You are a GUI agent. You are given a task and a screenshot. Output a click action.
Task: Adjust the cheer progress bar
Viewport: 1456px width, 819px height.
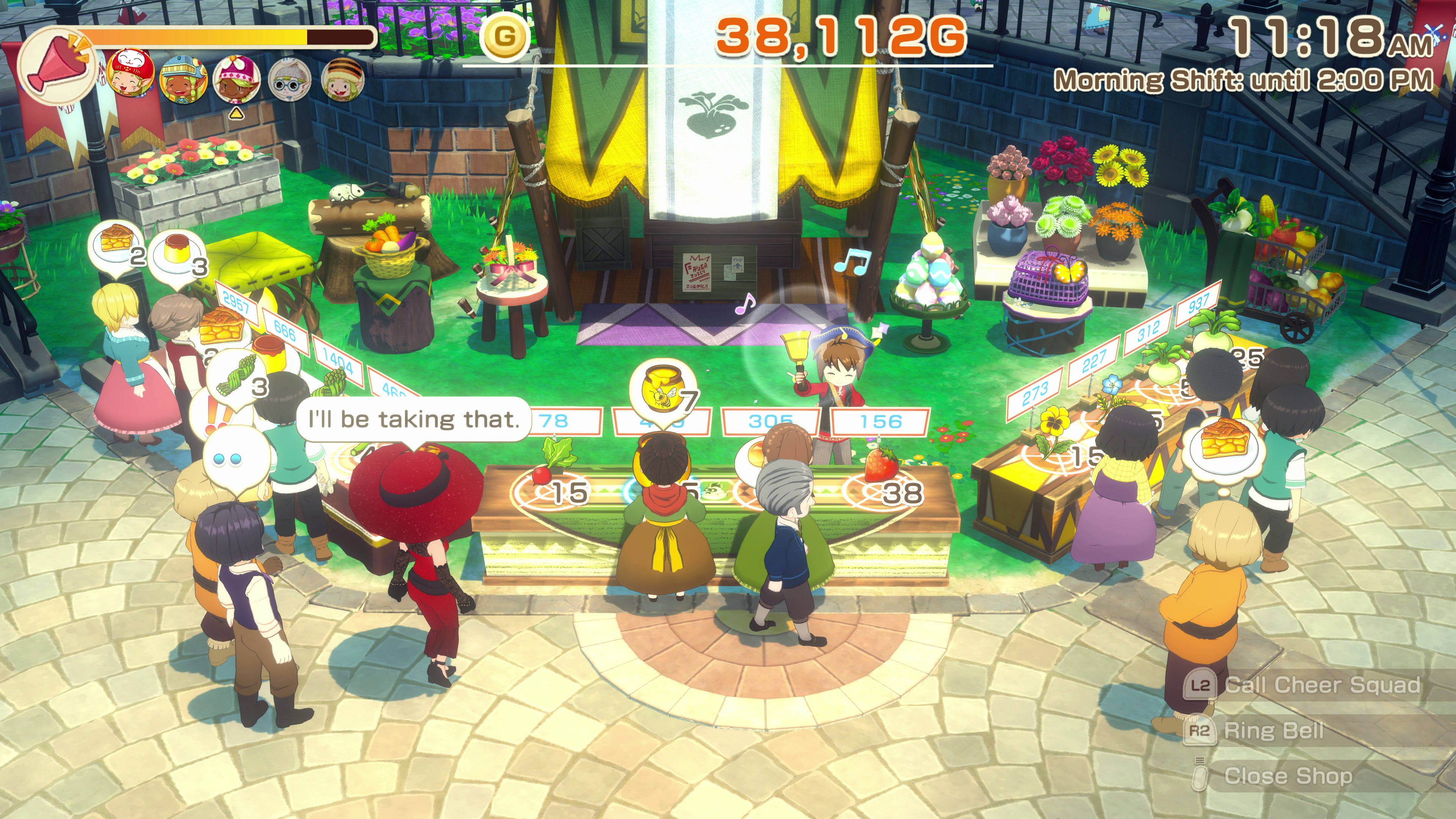[x=226, y=37]
